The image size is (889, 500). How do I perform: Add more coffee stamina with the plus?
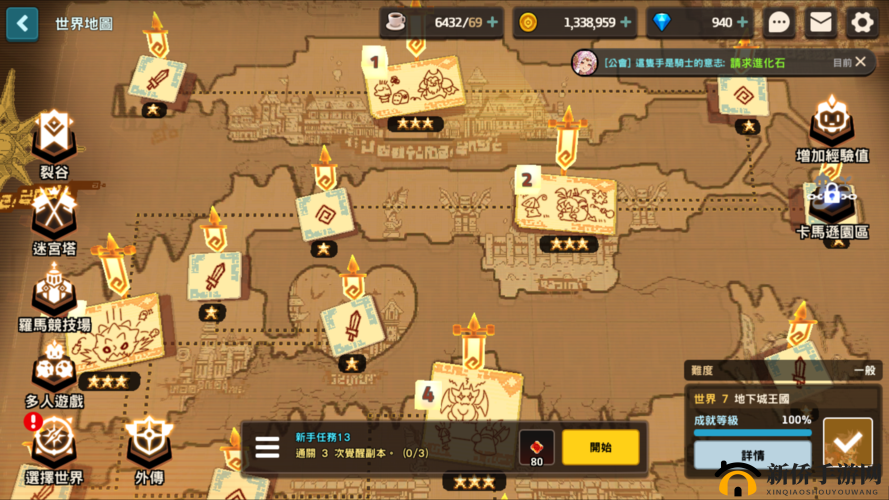[492, 23]
